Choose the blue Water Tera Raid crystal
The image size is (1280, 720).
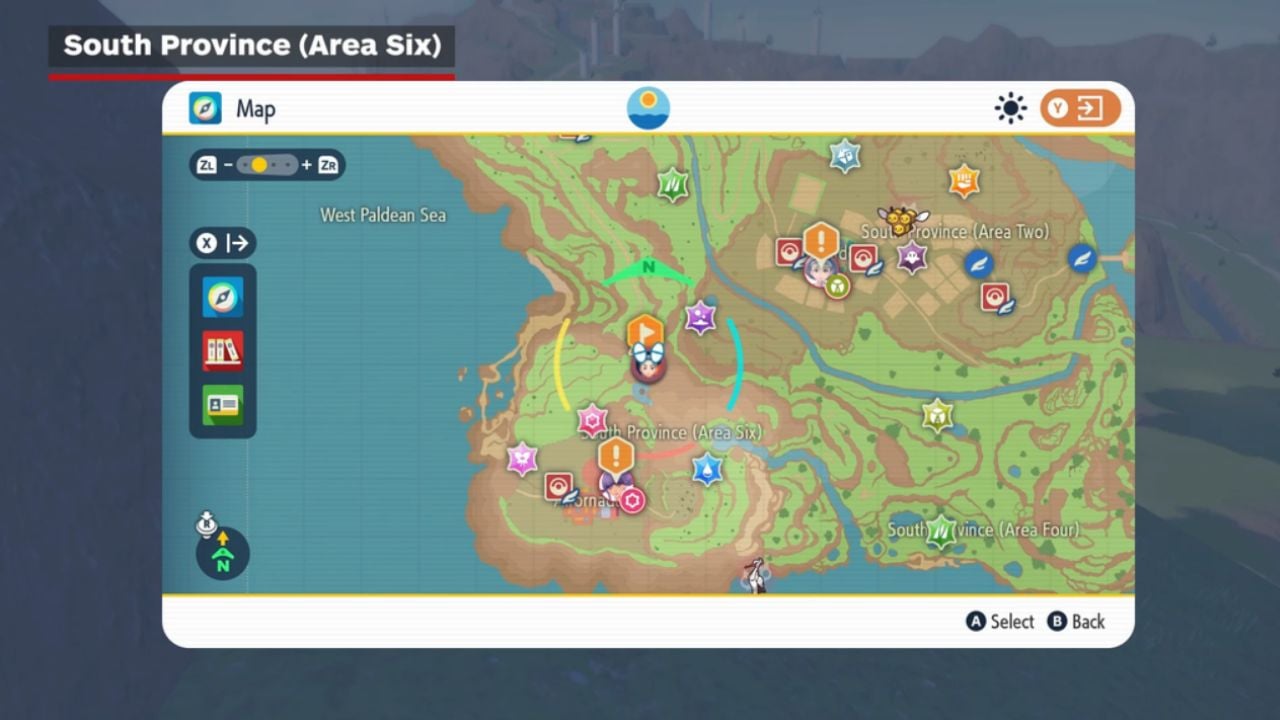708,468
